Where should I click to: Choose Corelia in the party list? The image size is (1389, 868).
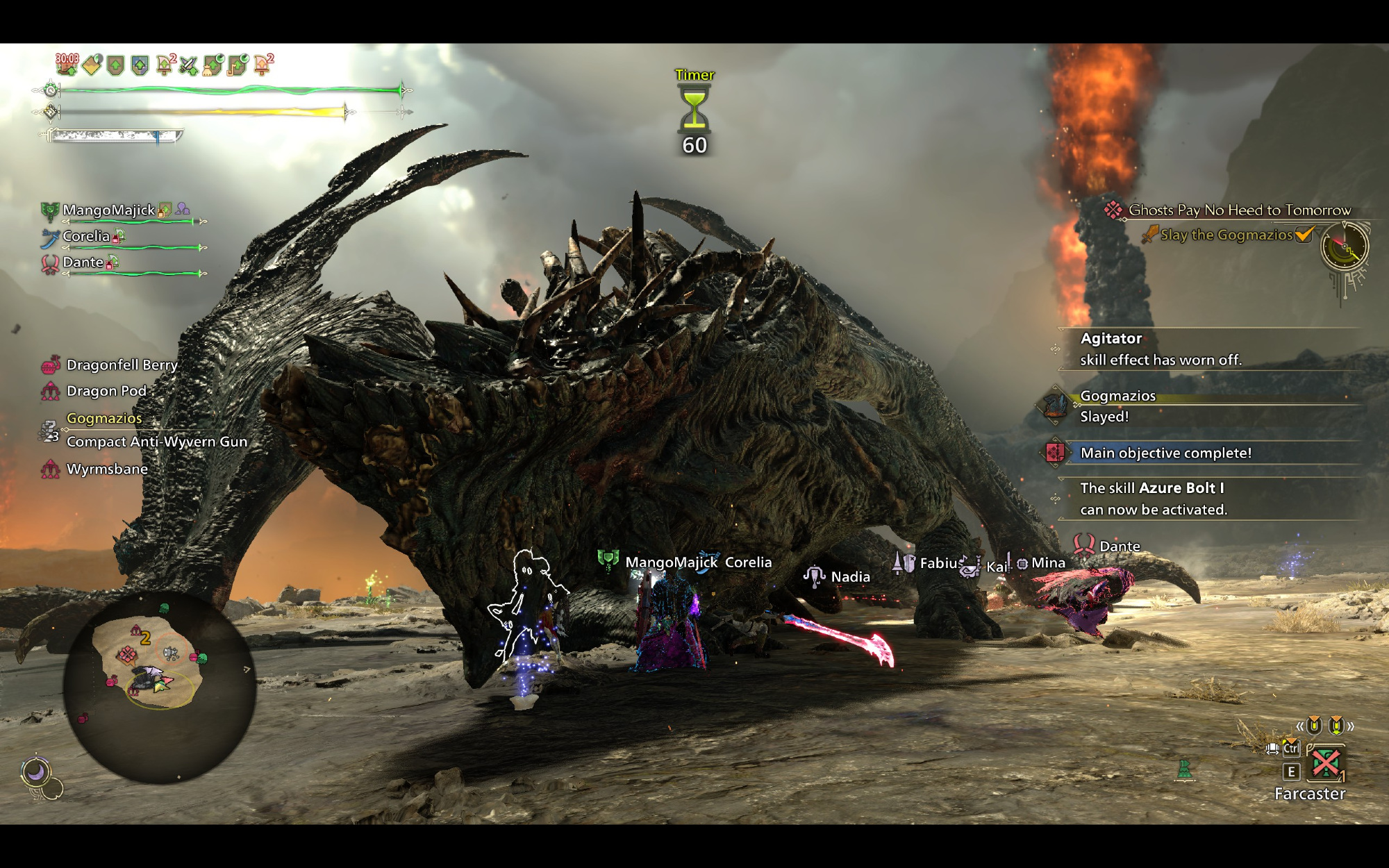coord(86,237)
